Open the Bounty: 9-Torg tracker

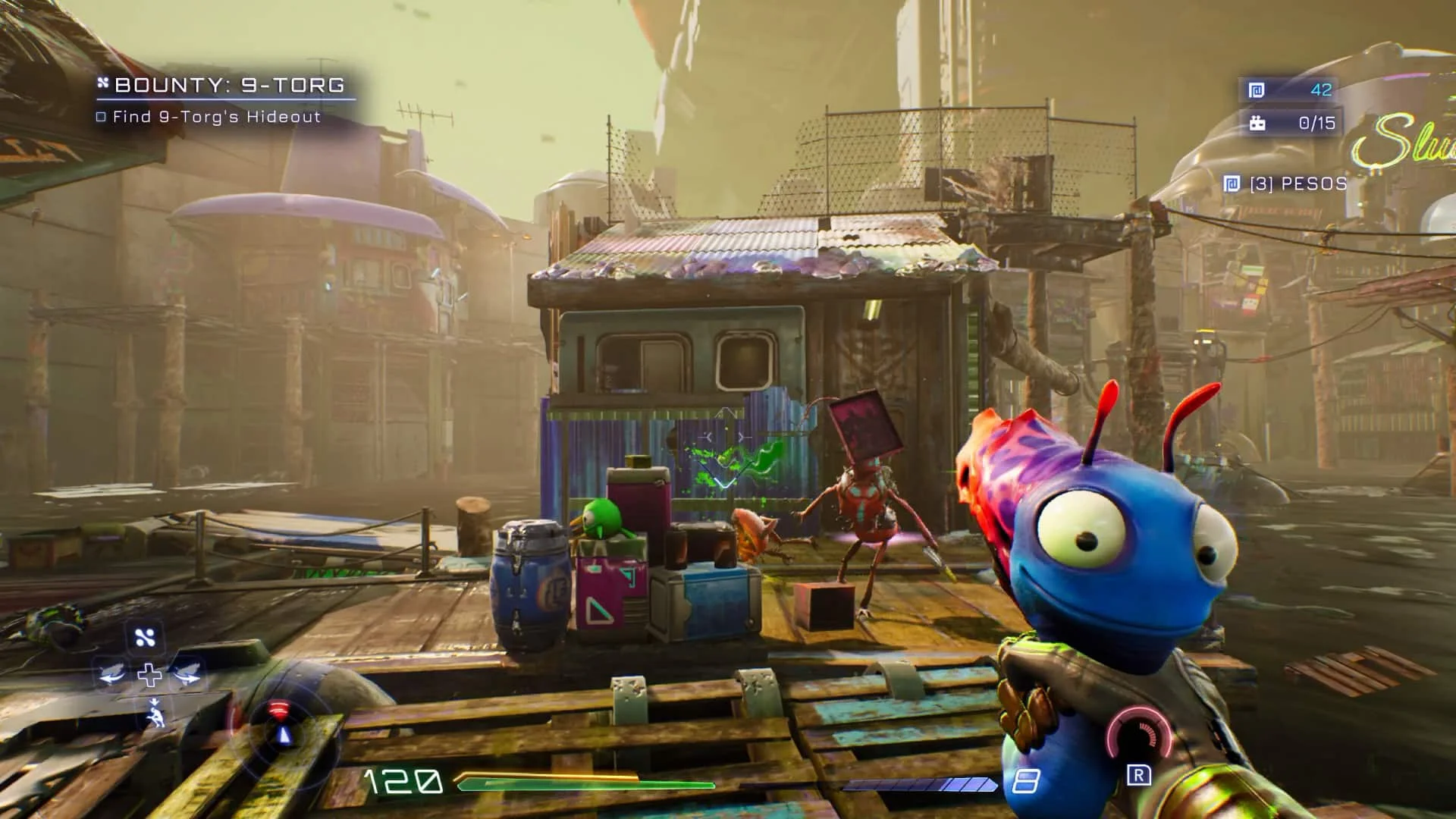229,85
